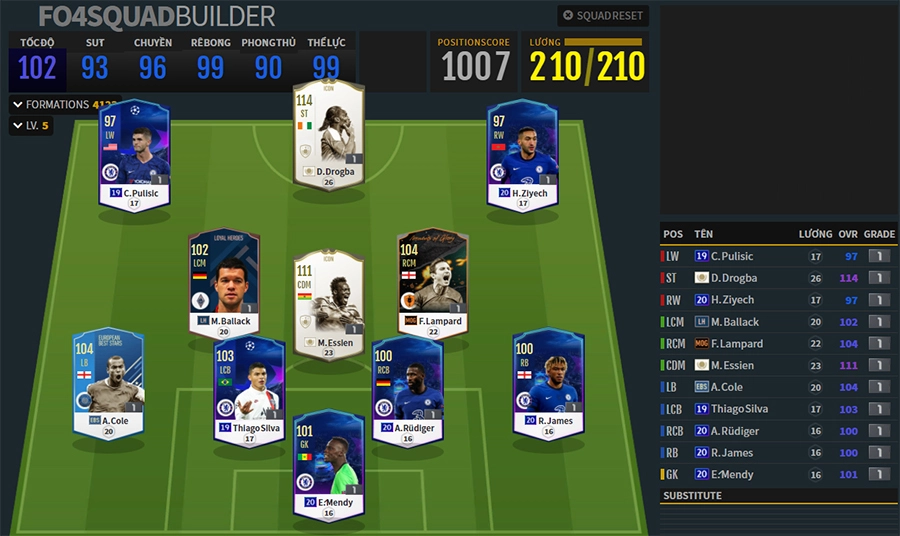900x536 pixels.
Task: Select the D.Drogba striker card
Action: coord(329,133)
